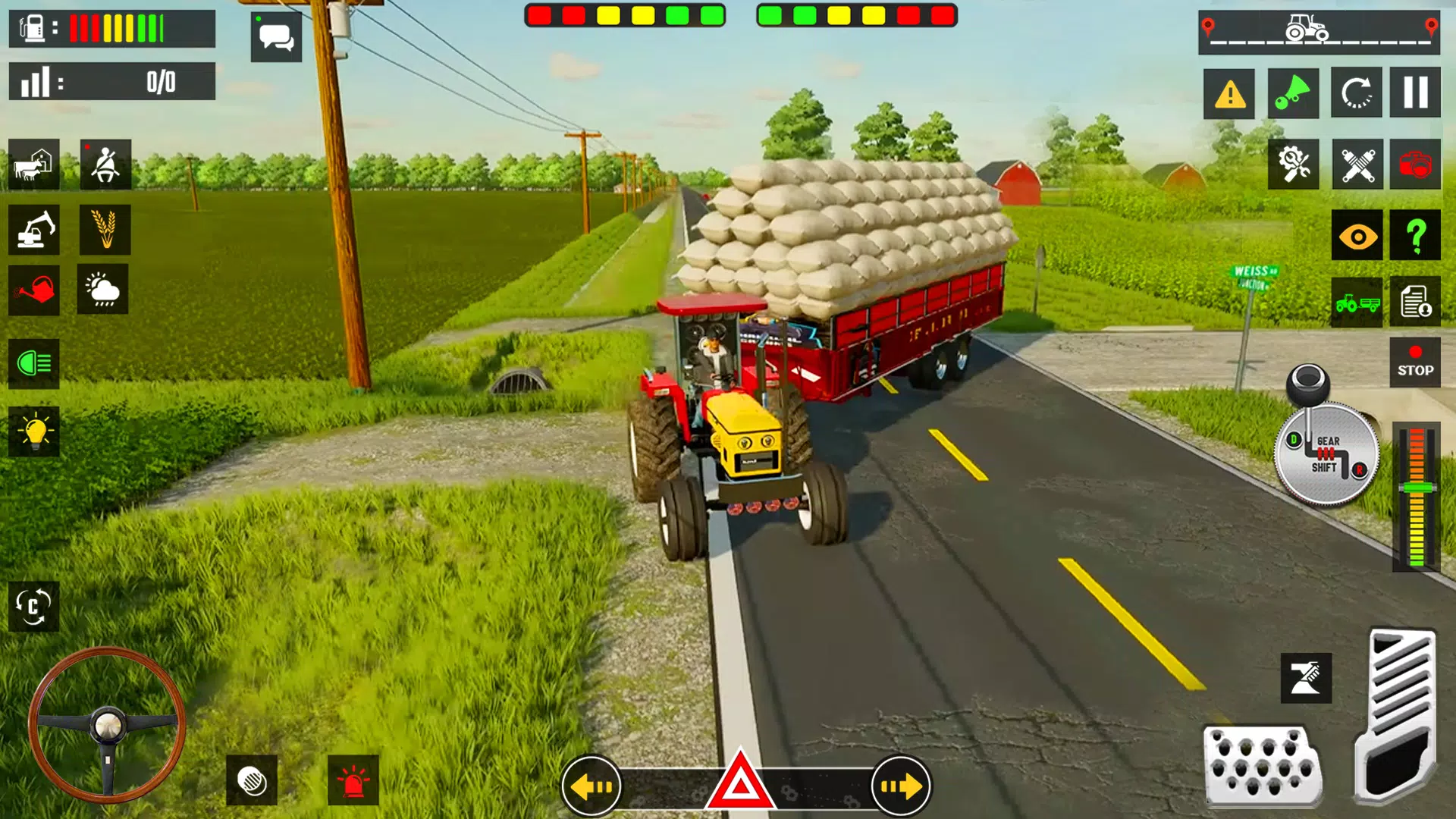Toggle the green headlight beam button
Image resolution: width=1456 pixels, height=819 pixels.
click(x=34, y=364)
